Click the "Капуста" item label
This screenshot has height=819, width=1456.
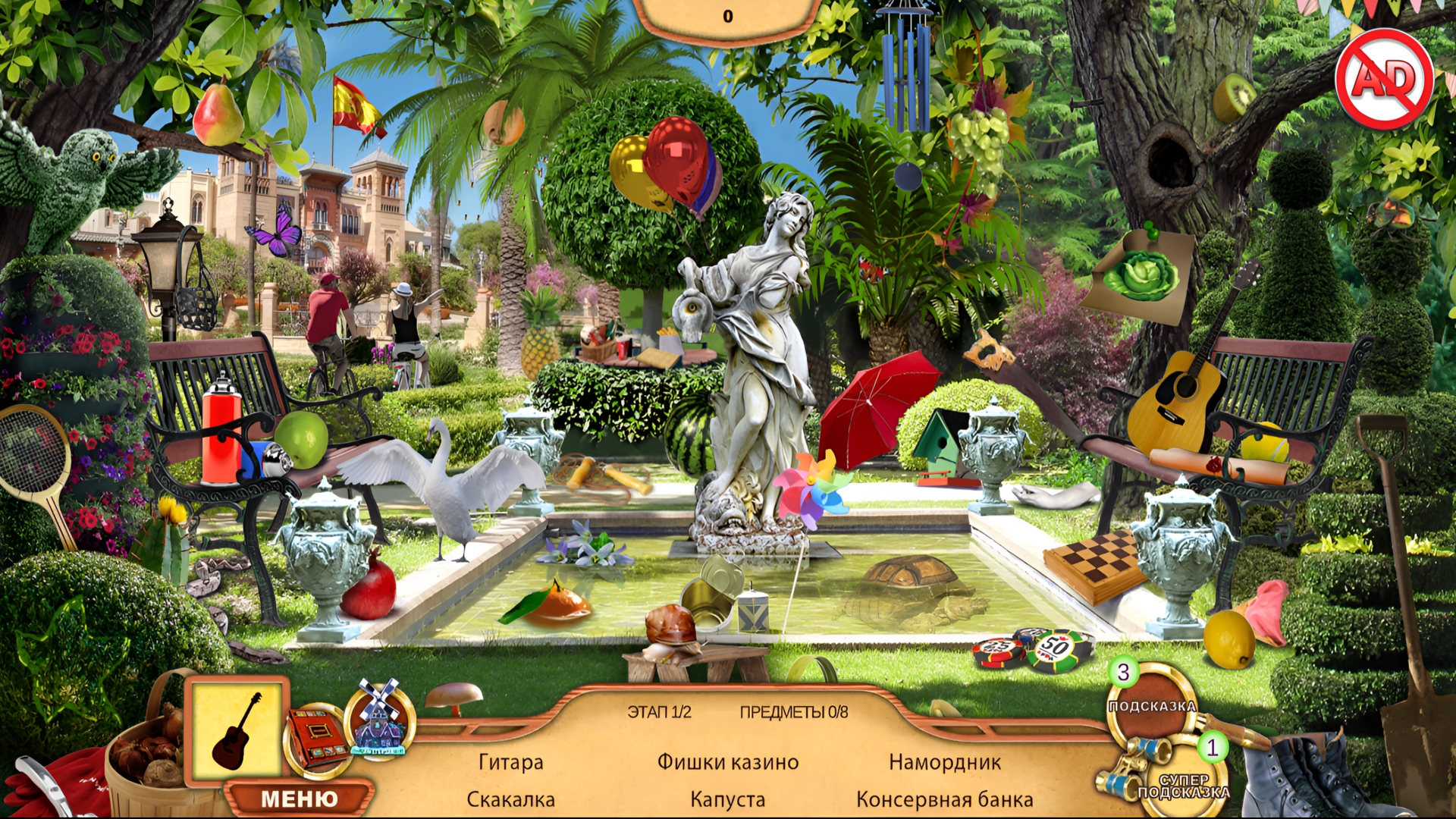726,799
